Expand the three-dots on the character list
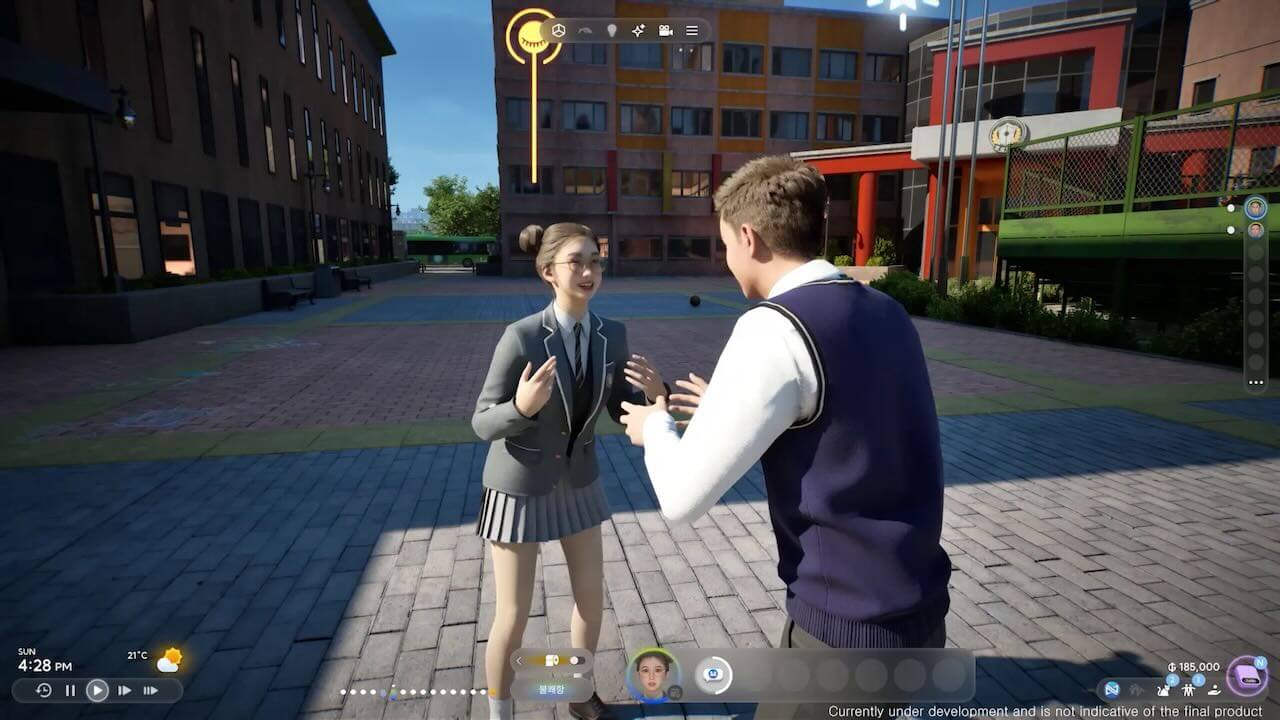This screenshot has height=720, width=1280. [1255, 382]
